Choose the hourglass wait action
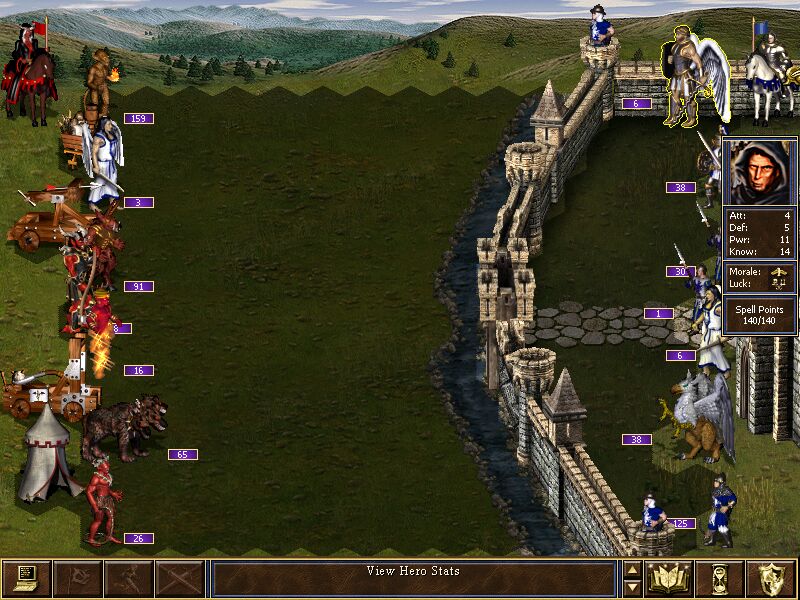The image size is (800, 600). pos(721,579)
